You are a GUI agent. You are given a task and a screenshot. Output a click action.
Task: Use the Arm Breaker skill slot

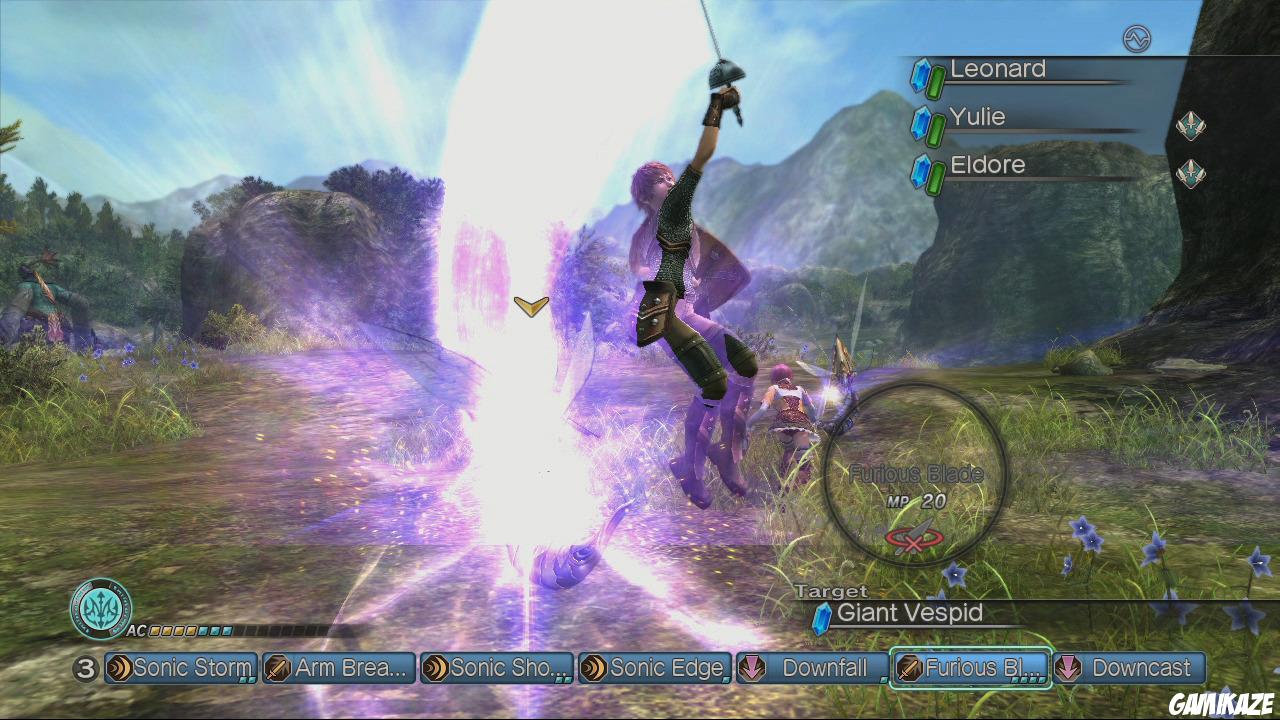339,668
